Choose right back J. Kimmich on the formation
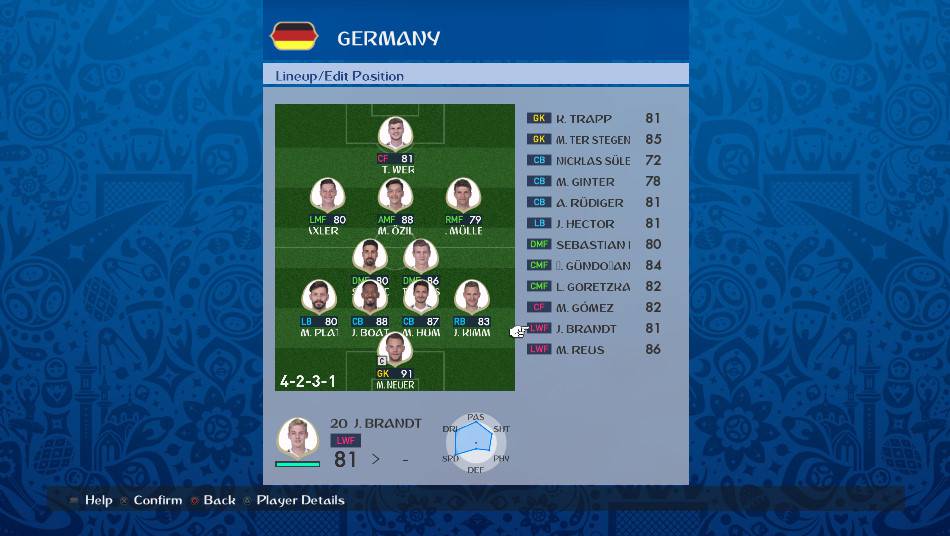 click(470, 299)
